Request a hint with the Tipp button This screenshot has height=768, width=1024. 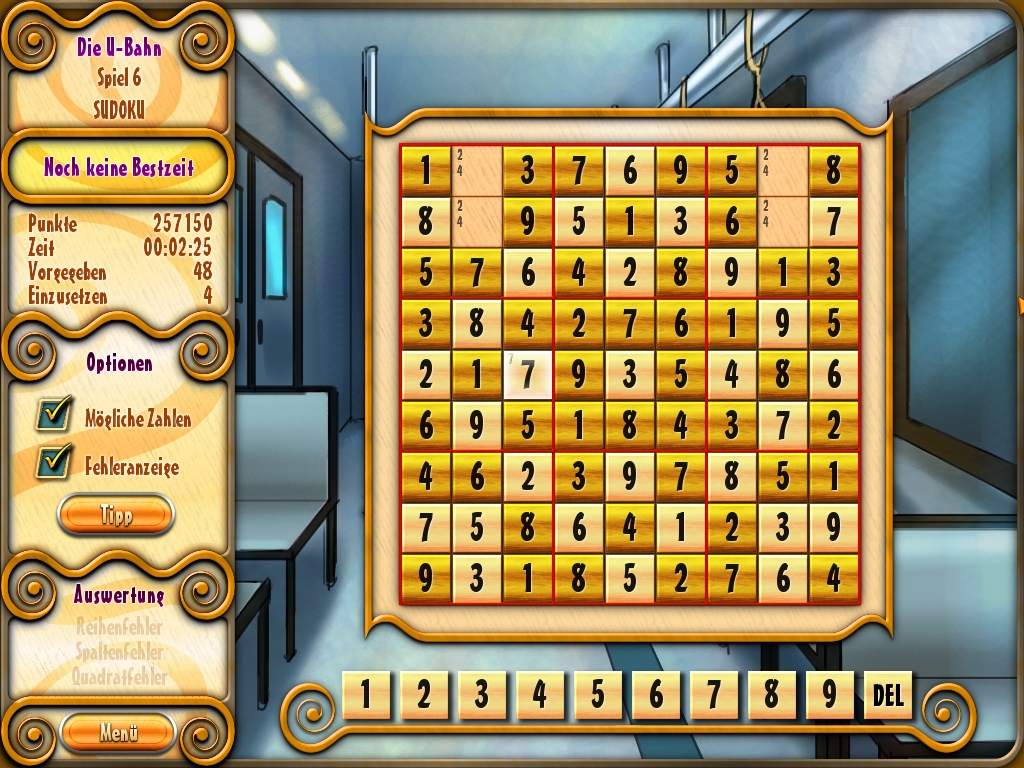click(116, 515)
